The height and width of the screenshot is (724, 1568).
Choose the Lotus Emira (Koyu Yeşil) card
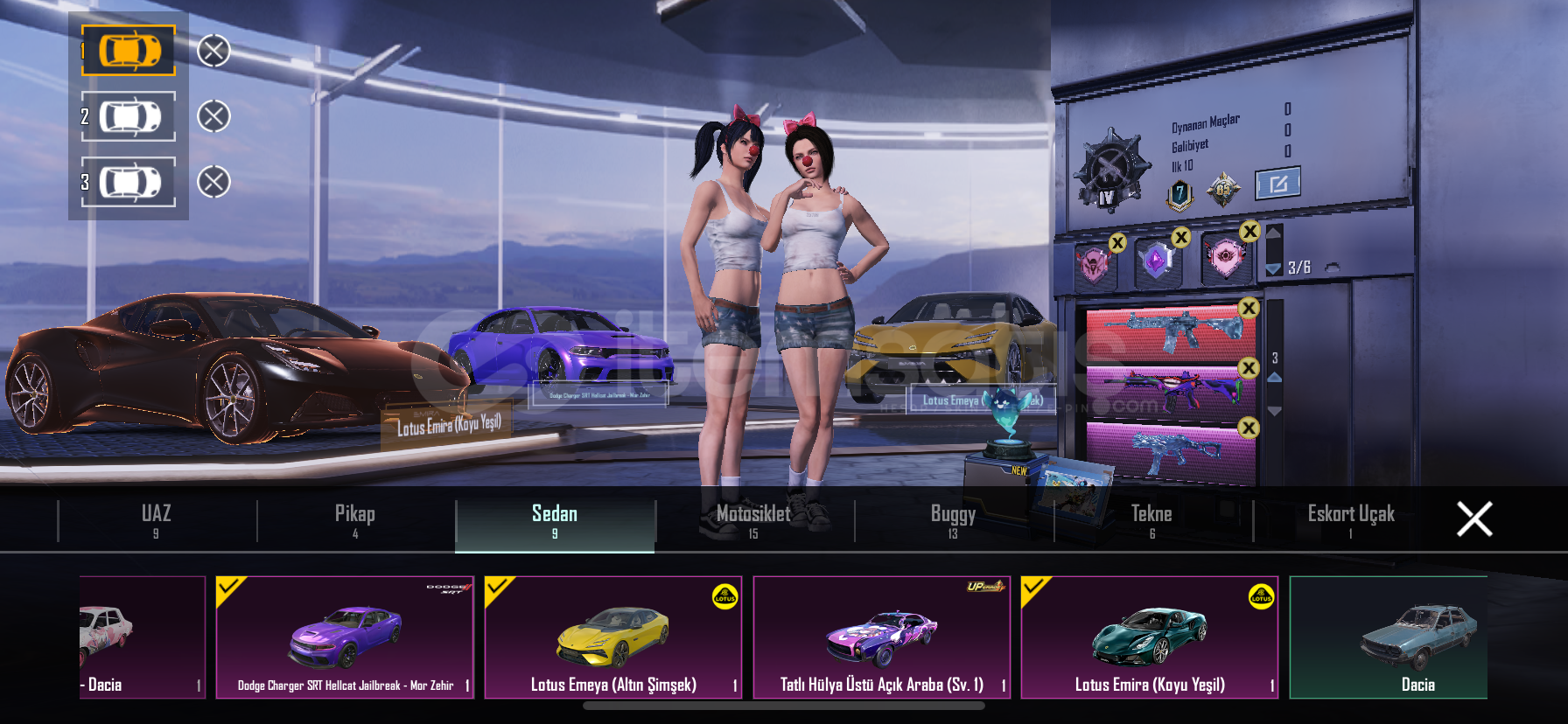(1150, 637)
